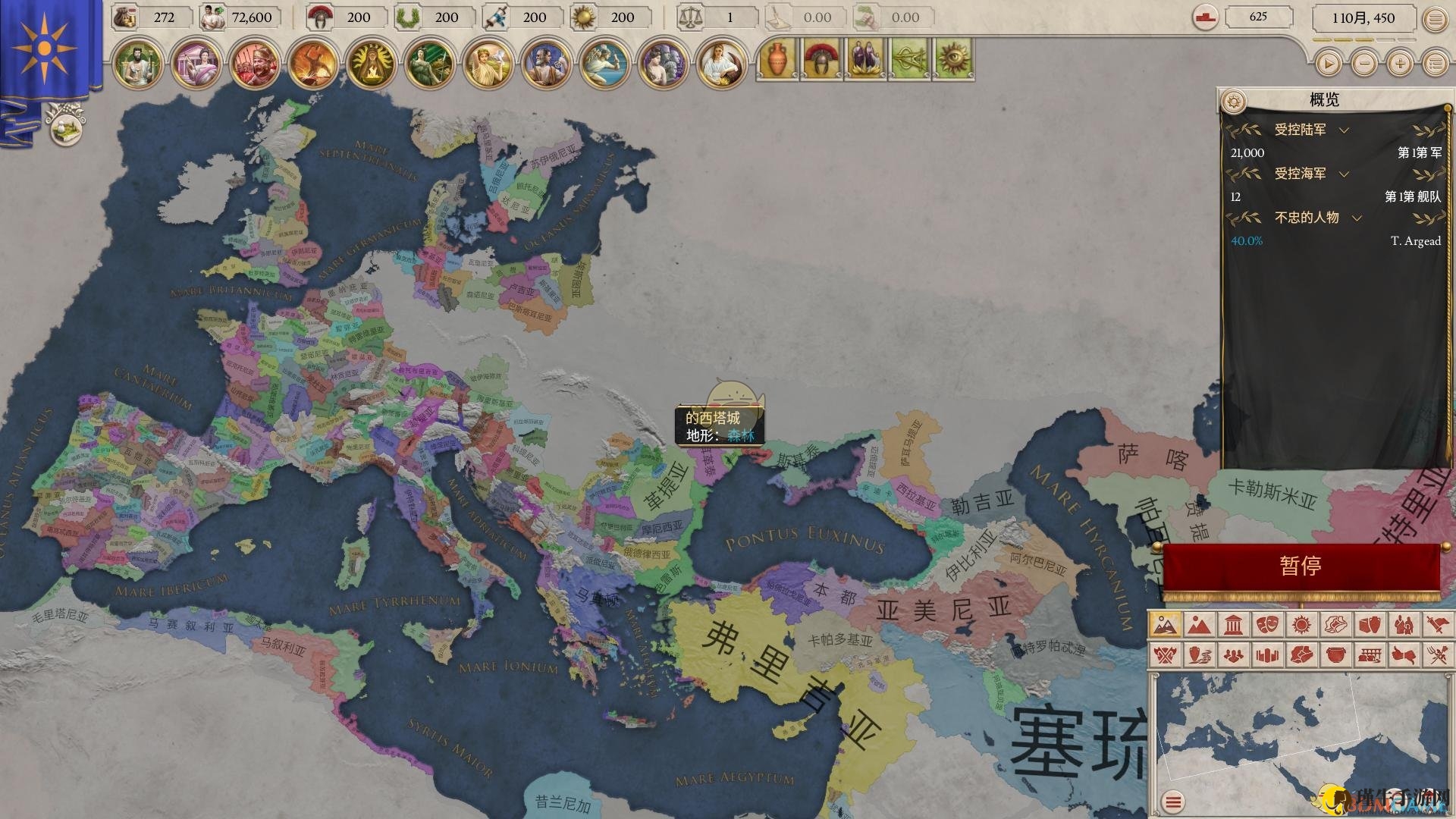
Task: Open the minimap's red list button
Action: (1173, 801)
